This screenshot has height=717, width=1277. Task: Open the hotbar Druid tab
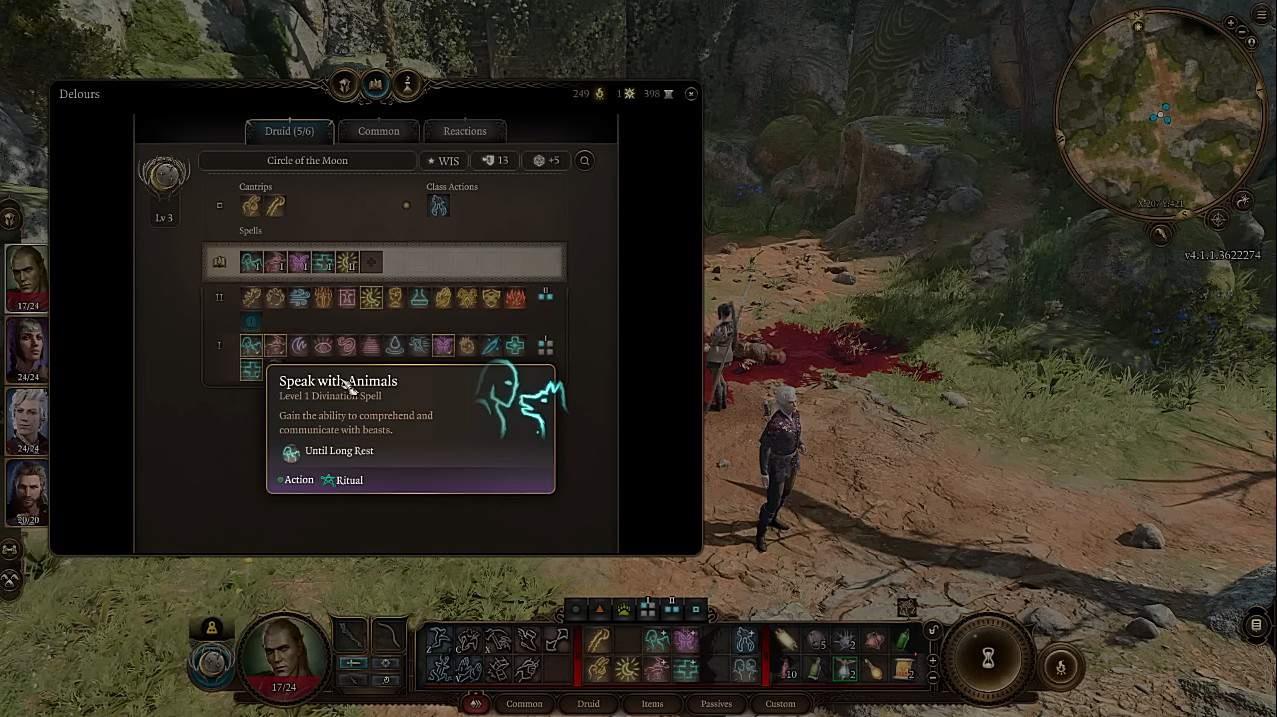point(588,704)
